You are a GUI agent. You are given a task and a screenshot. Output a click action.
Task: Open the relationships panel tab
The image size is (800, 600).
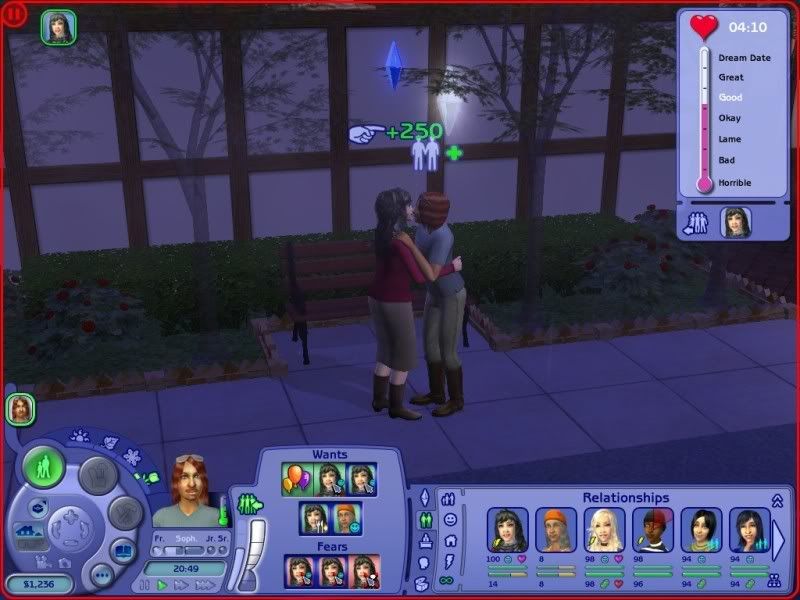point(448,499)
